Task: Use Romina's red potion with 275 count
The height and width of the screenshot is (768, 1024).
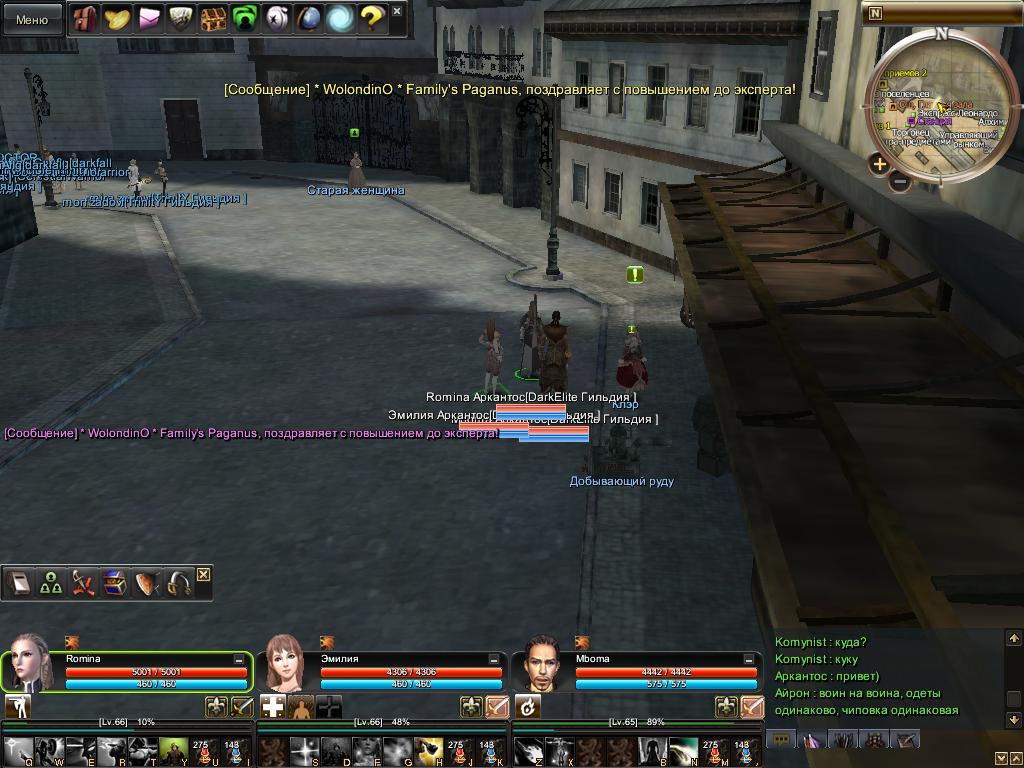Action: click(201, 751)
